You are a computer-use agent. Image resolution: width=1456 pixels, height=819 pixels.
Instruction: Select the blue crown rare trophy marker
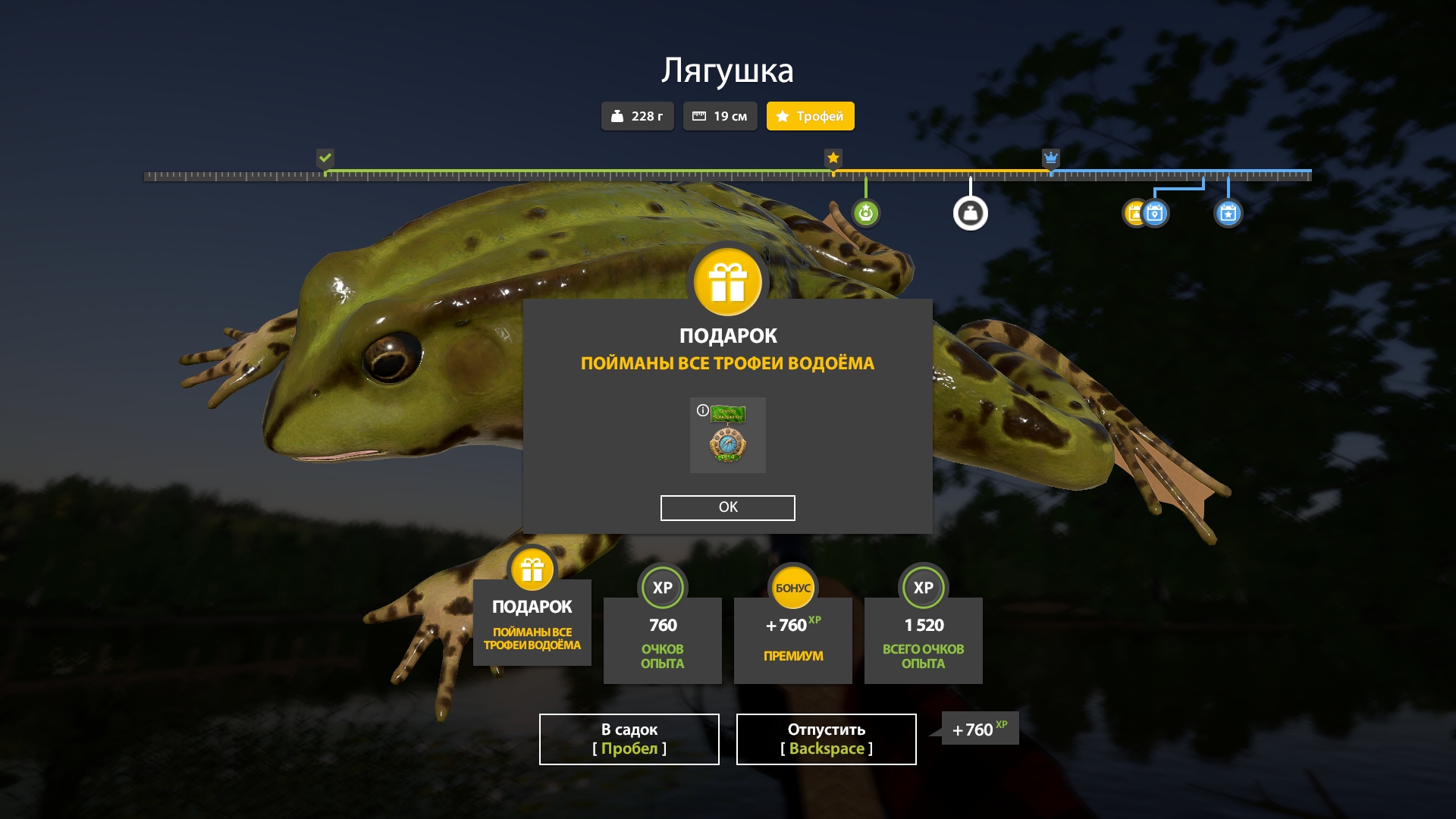coord(1050,158)
